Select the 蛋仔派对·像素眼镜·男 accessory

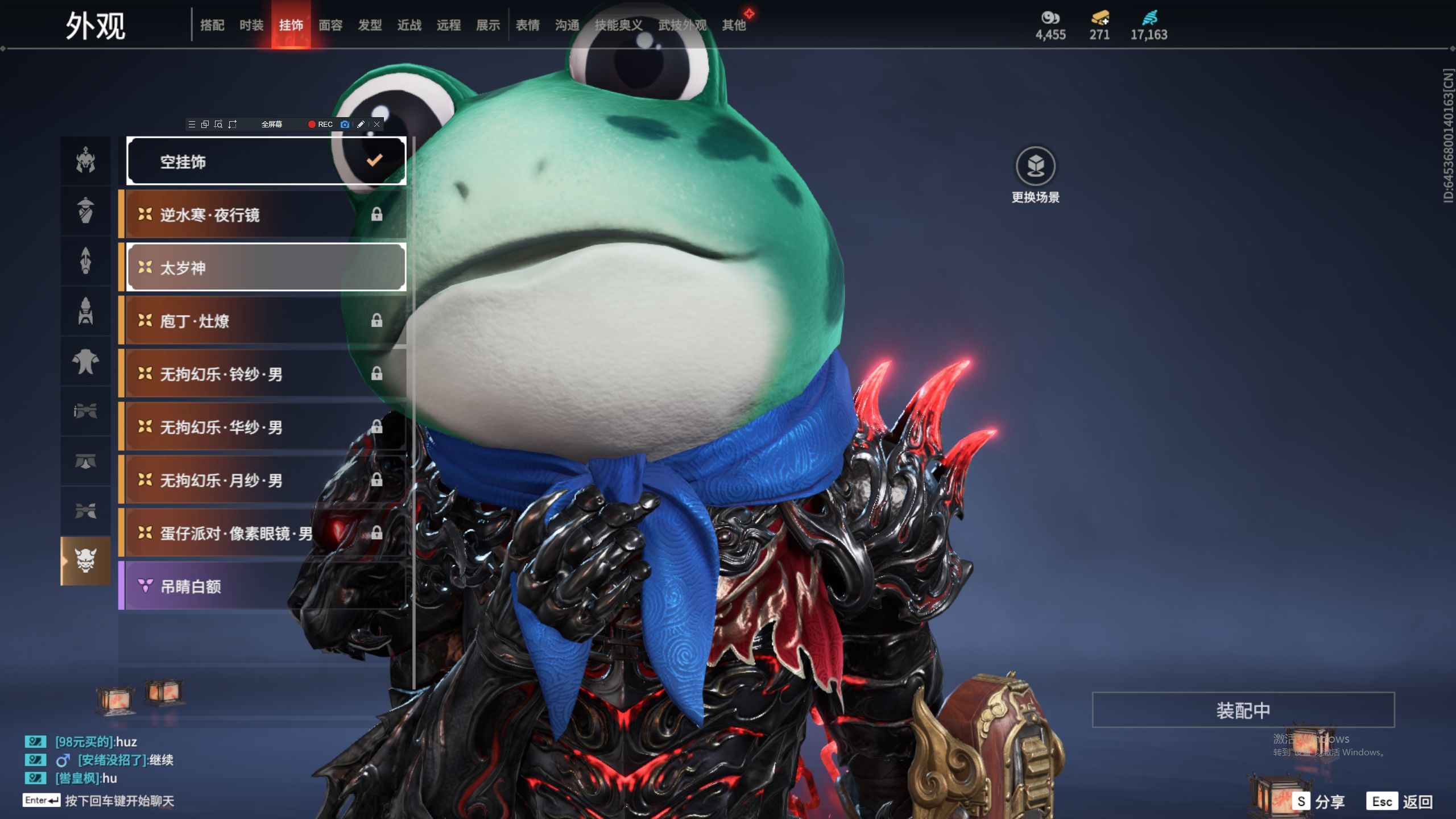point(265,533)
